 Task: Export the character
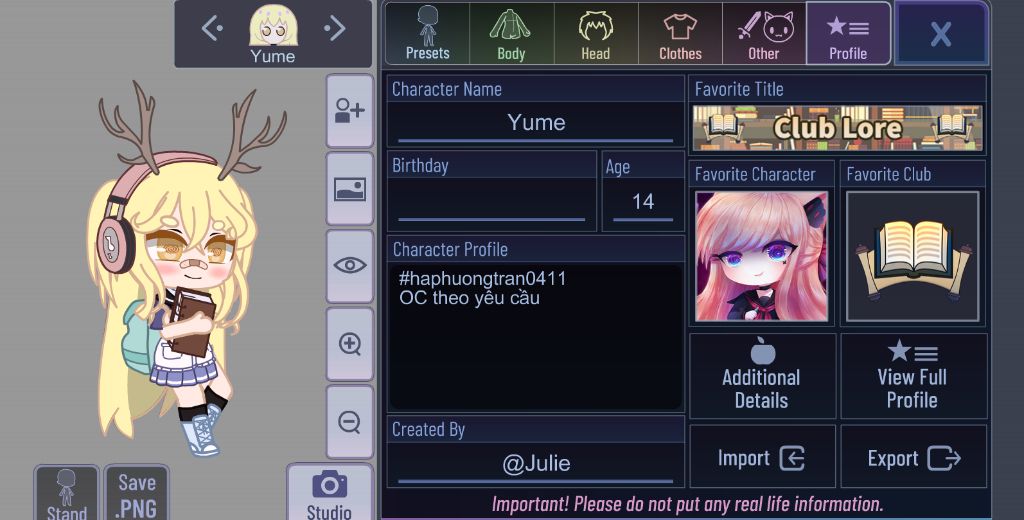(913, 458)
